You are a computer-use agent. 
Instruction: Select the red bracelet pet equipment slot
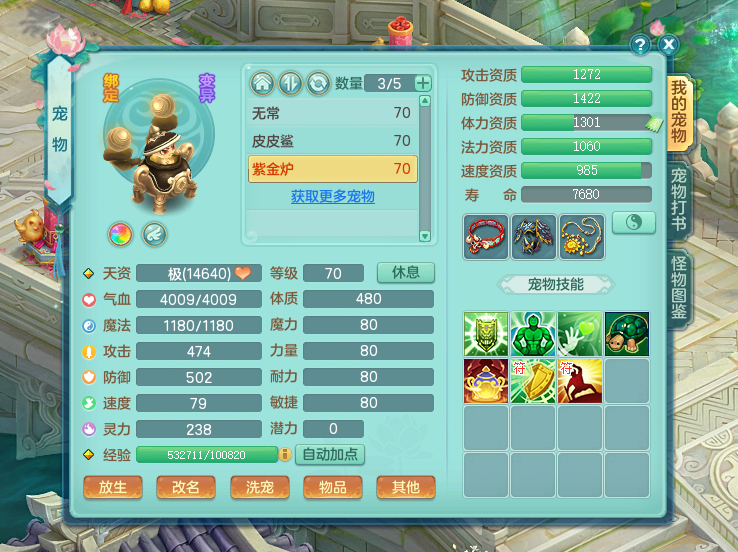(x=486, y=236)
